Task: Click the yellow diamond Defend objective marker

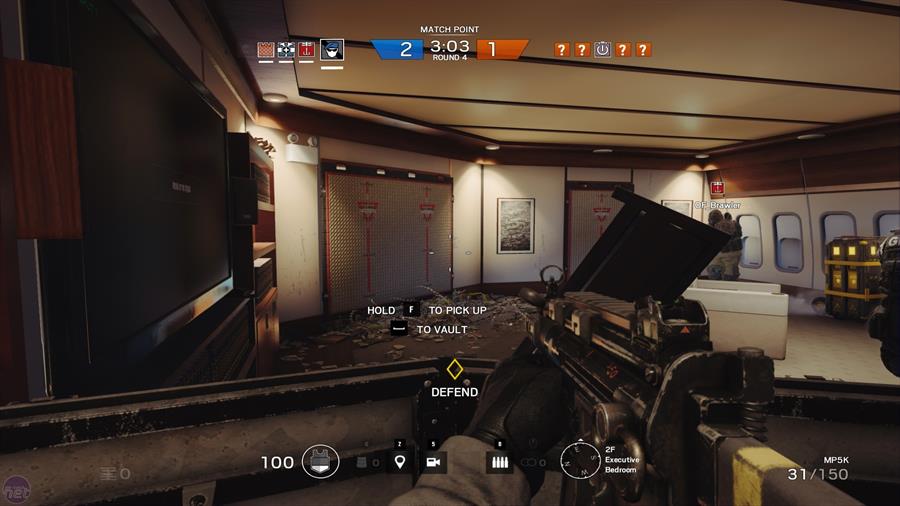Action: click(x=454, y=369)
